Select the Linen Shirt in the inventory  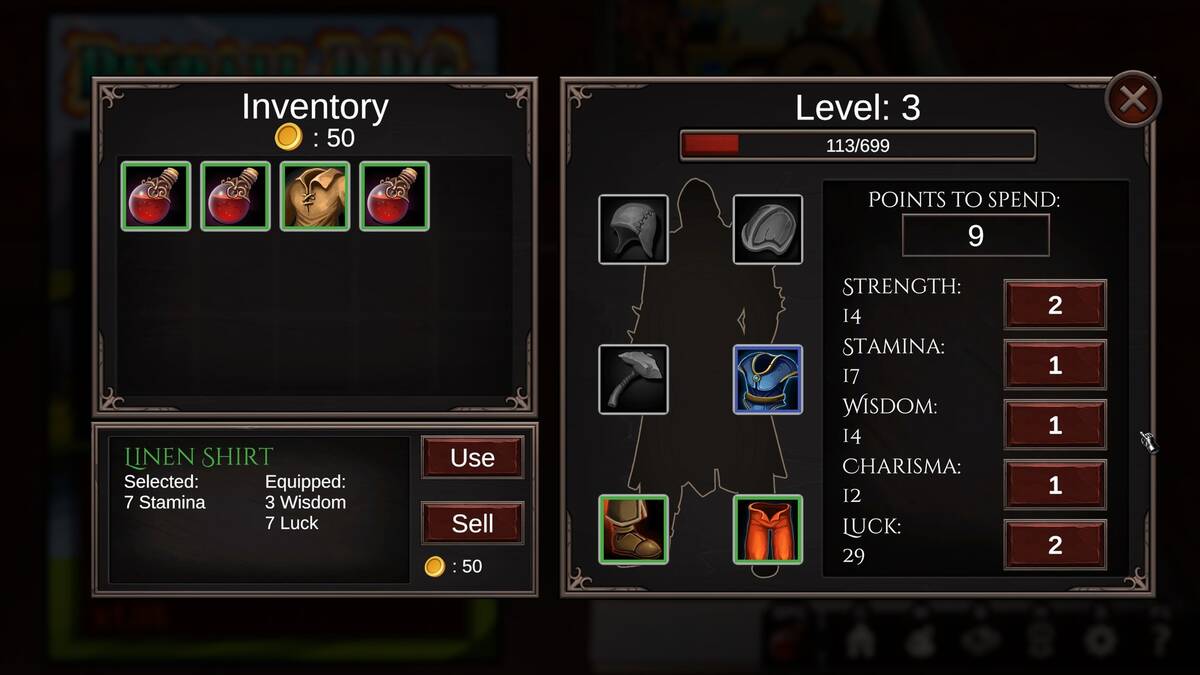tap(315, 196)
